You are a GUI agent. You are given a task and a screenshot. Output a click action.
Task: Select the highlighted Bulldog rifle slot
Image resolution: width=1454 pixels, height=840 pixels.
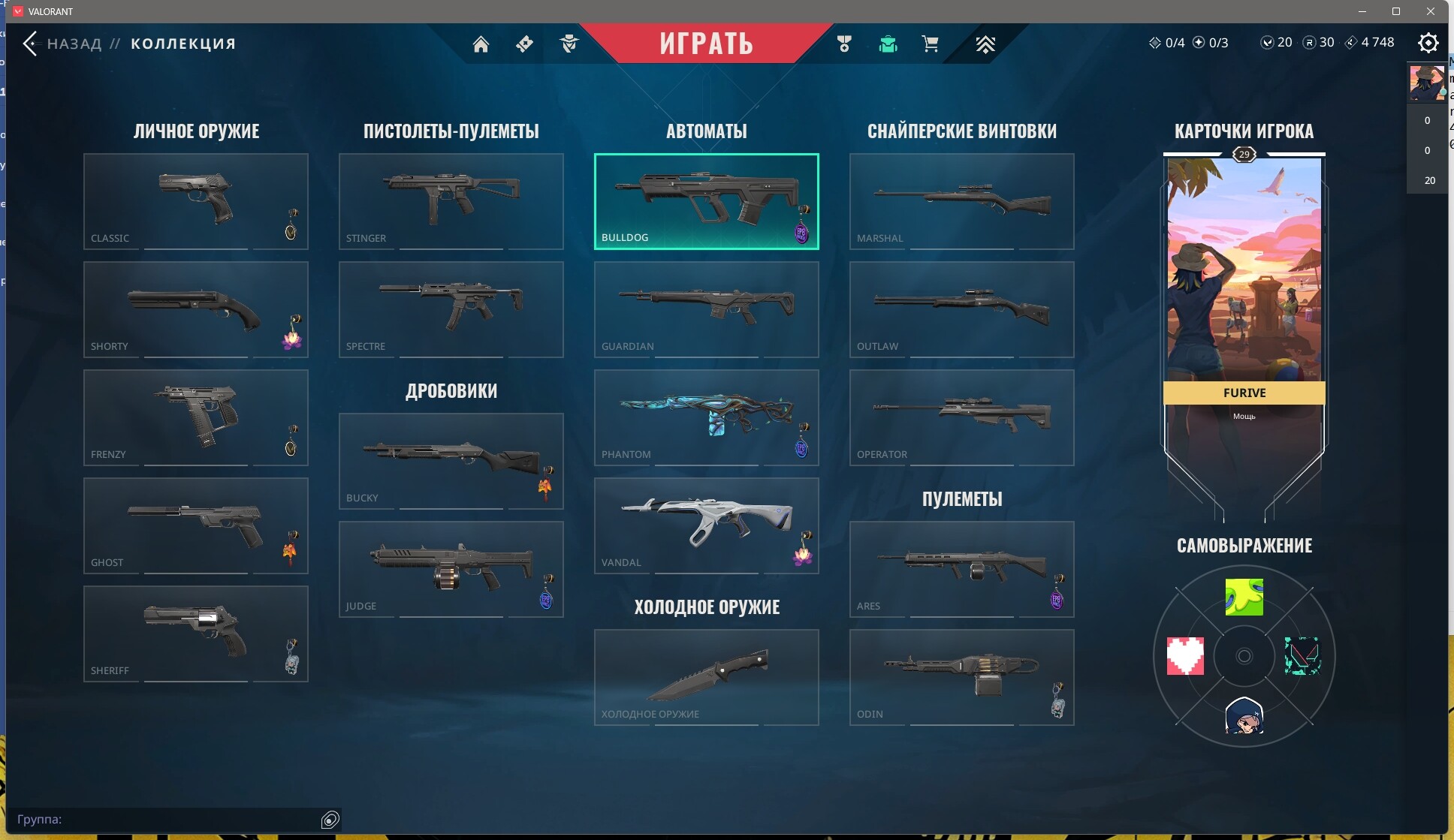click(x=706, y=201)
